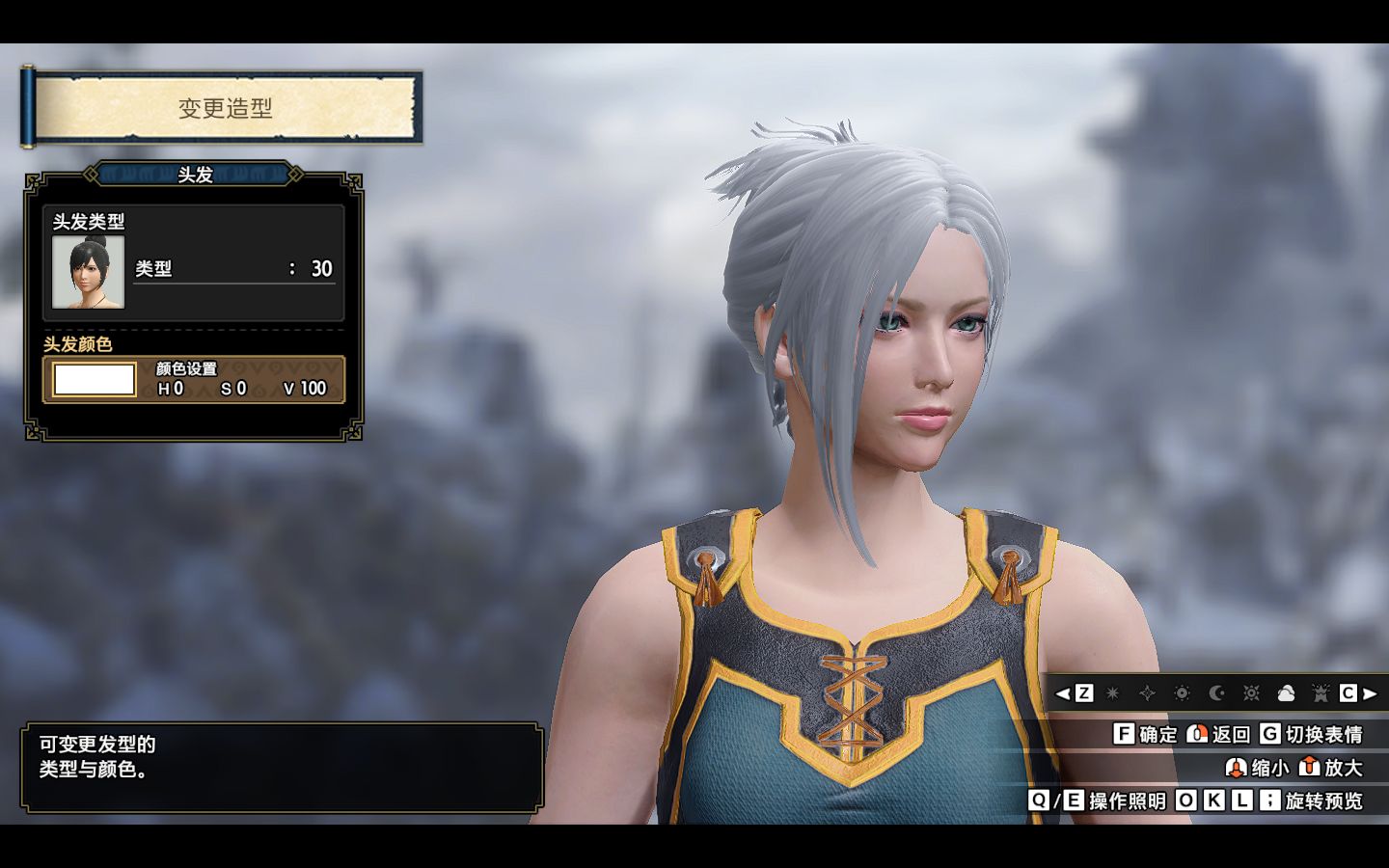Click right arrow to cycle lighting presets
This screenshot has width=1389, height=868.
1369,693
